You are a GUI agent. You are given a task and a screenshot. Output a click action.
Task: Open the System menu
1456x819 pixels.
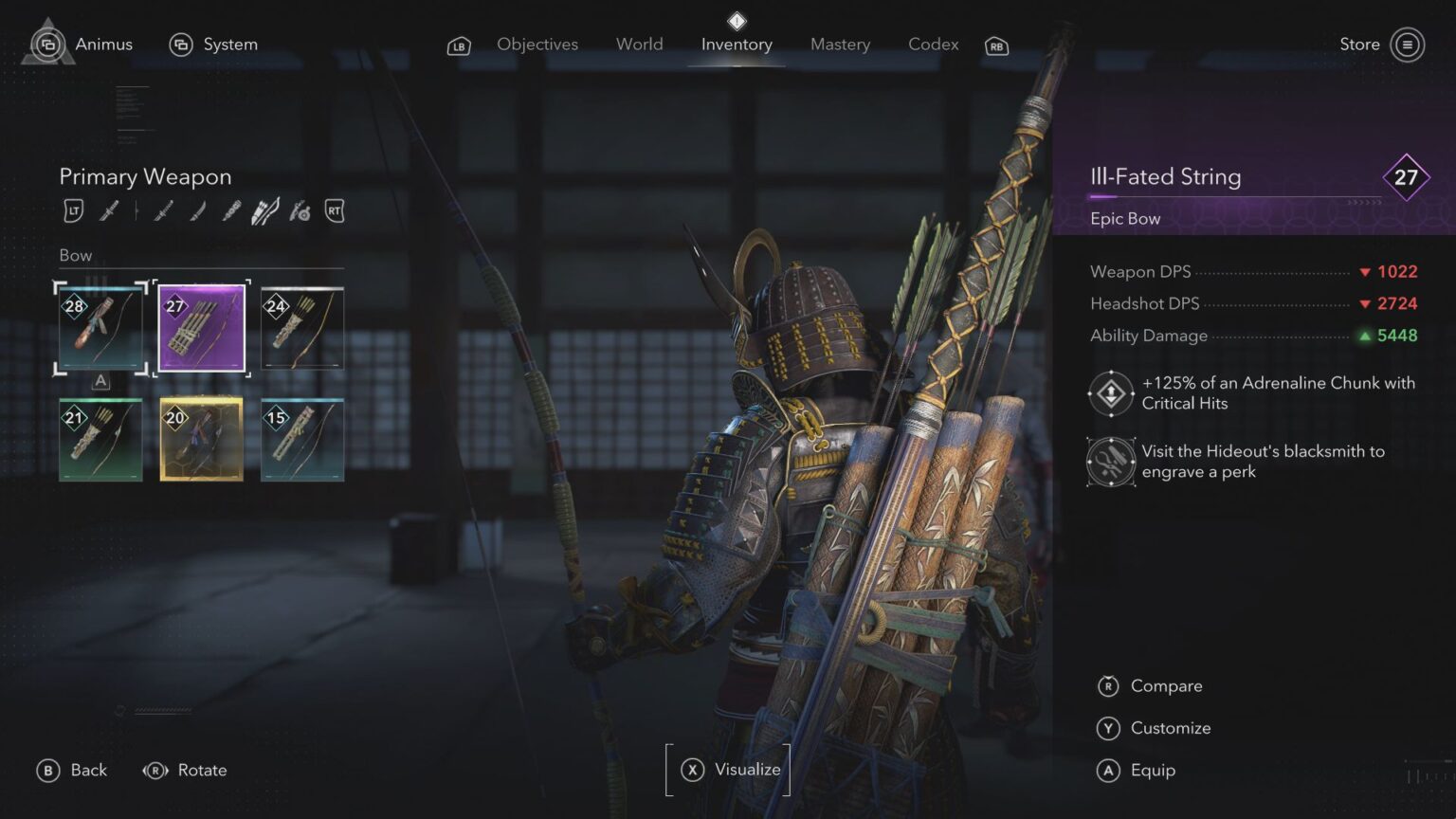(x=230, y=44)
